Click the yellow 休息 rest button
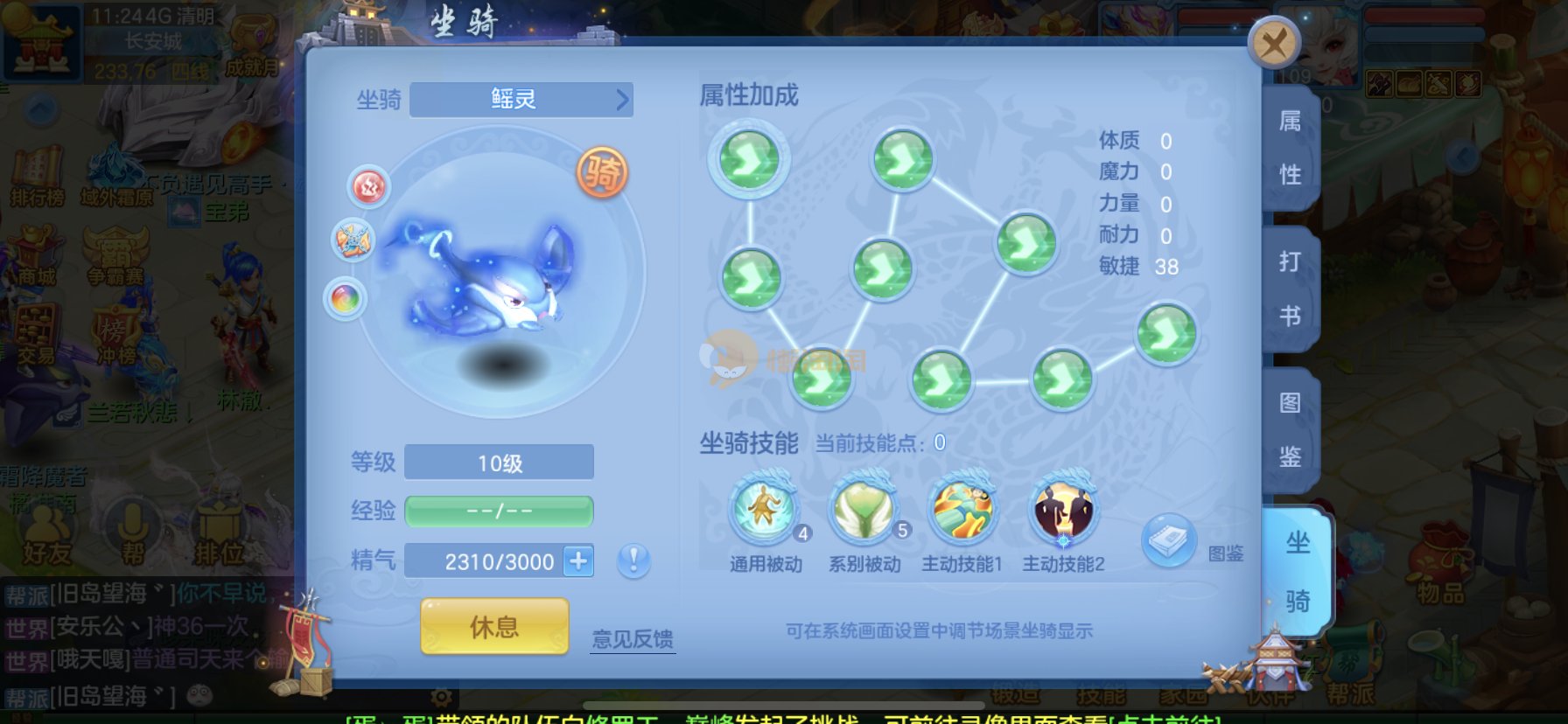This screenshot has width=1568, height=724. (494, 626)
